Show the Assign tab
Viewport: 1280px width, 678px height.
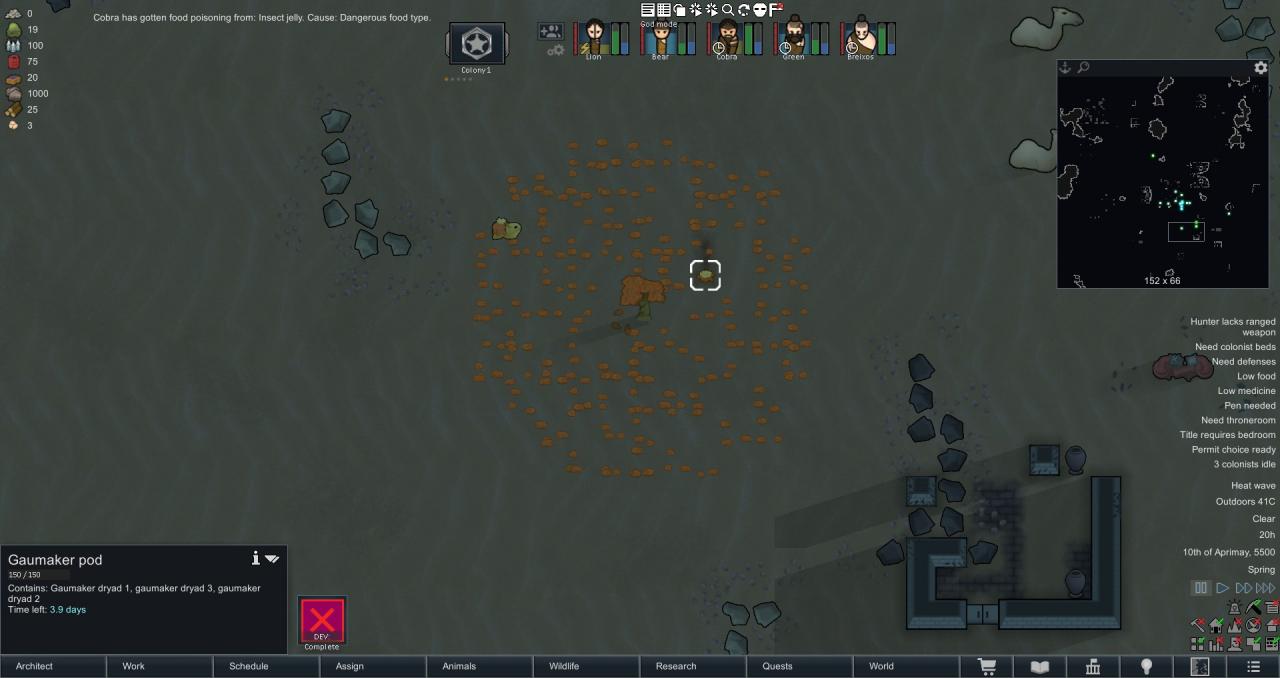[373, 666]
